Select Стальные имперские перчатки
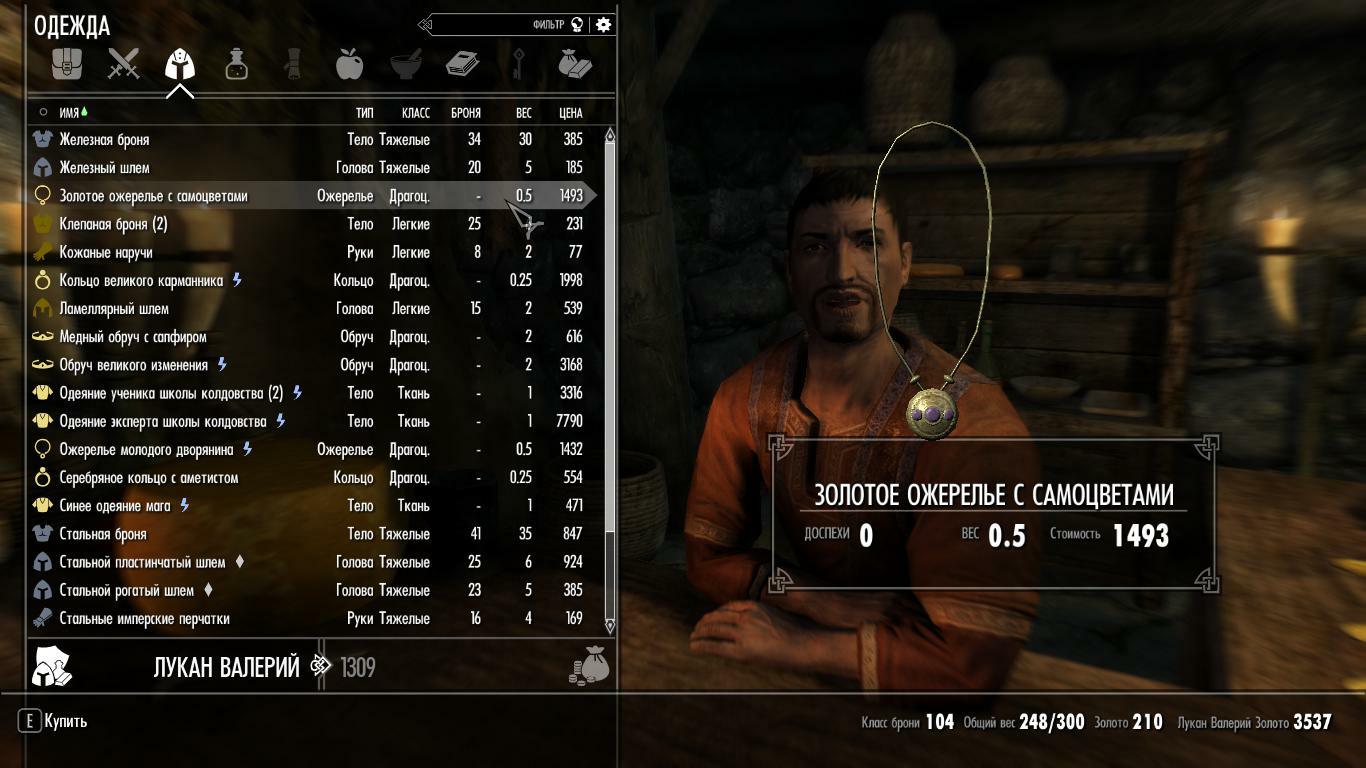Screen dimensions: 1366x768 (144, 619)
